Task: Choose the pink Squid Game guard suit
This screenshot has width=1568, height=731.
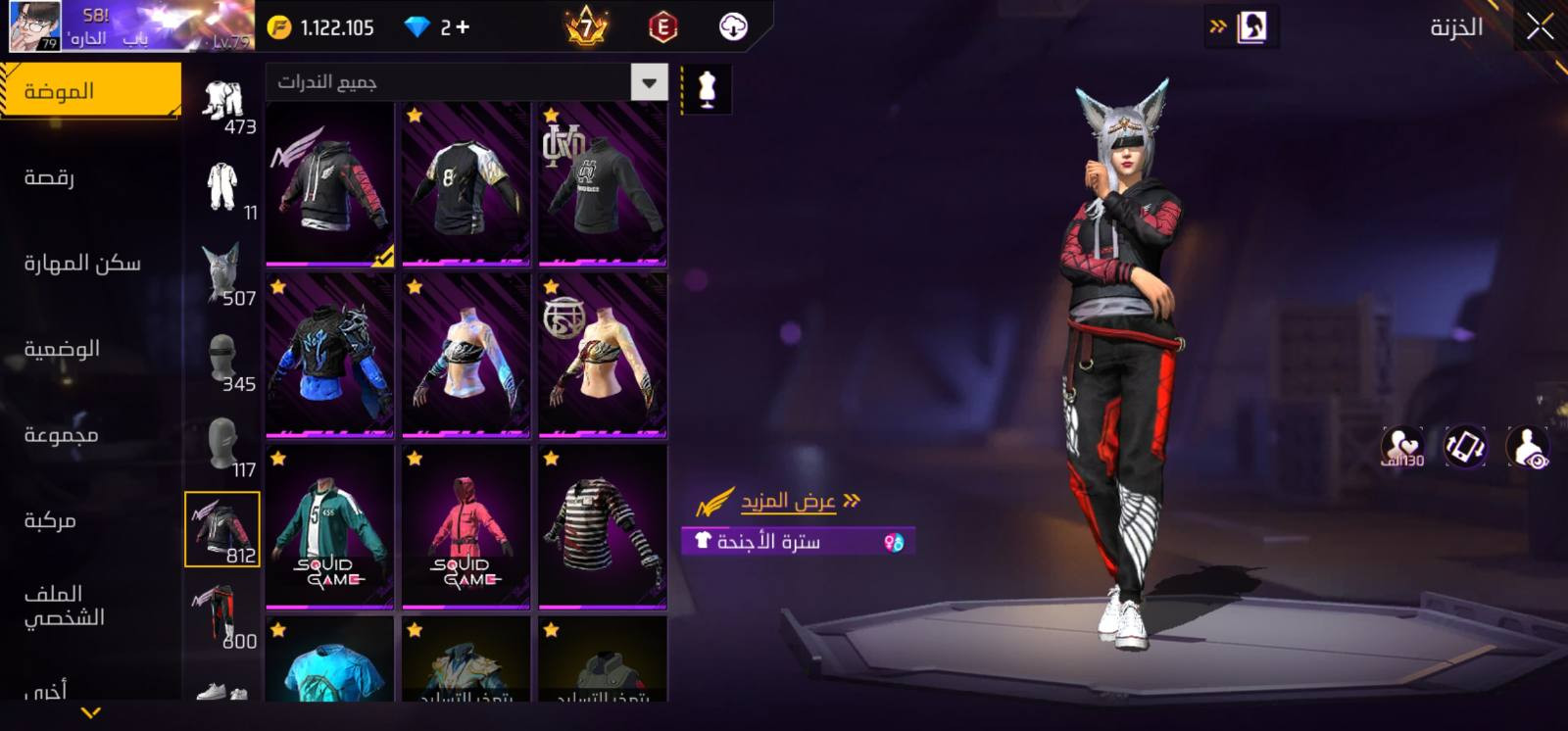Action: tap(466, 526)
